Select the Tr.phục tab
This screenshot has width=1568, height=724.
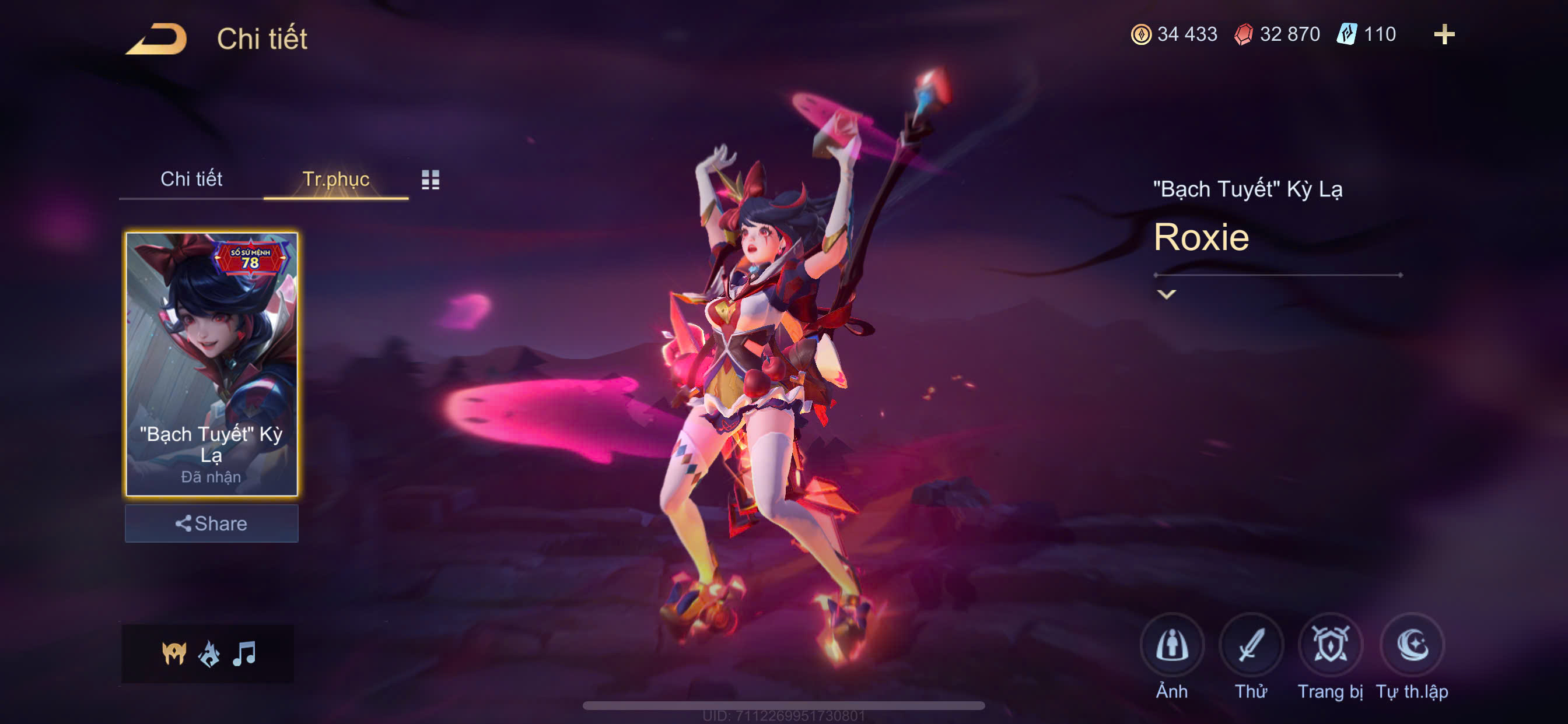335,179
